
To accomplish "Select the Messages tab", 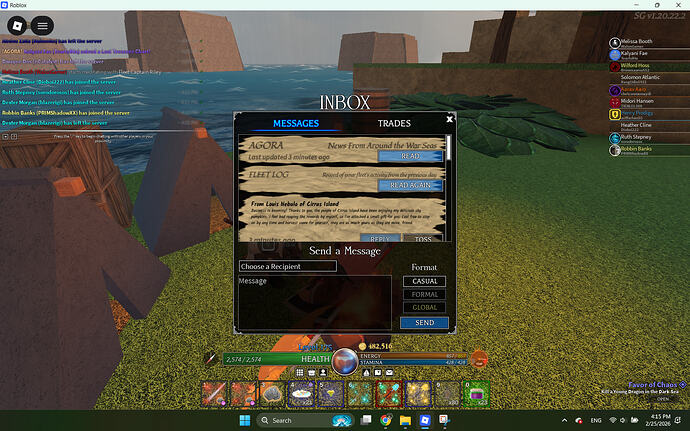I will tap(296, 124).
